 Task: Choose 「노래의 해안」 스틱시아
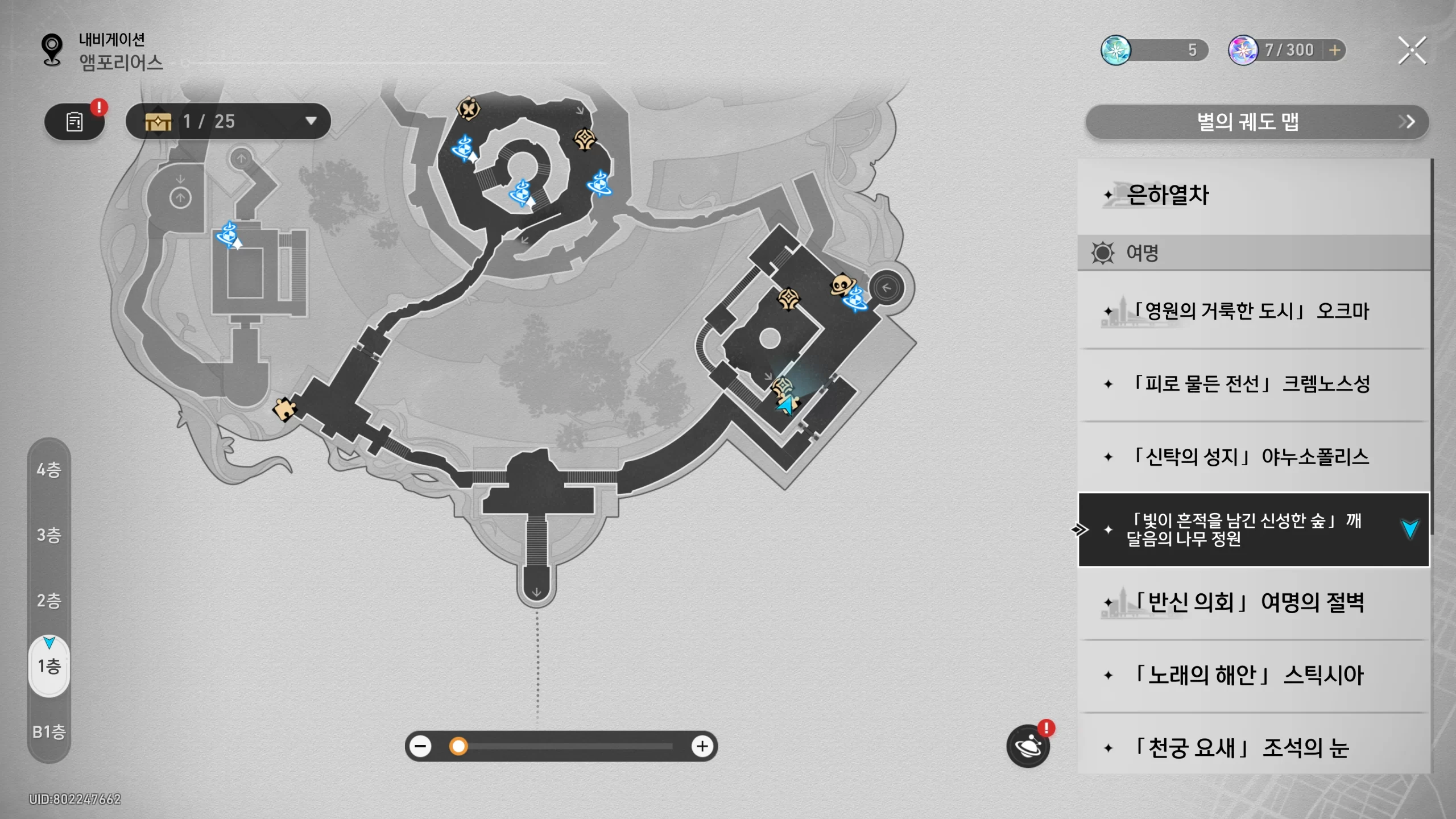[1251, 675]
